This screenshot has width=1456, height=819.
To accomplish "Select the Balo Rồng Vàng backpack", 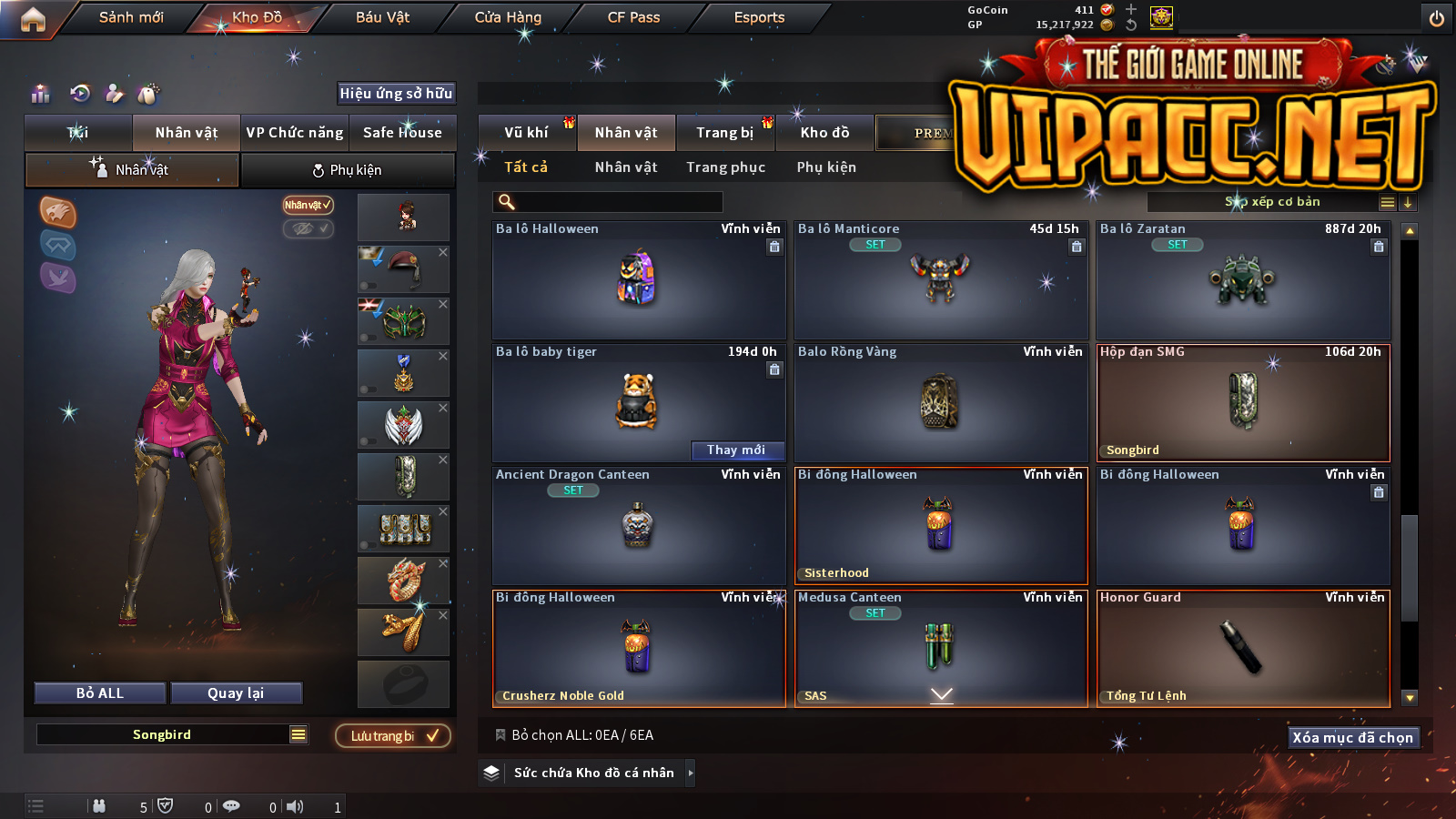I will click(941, 403).
